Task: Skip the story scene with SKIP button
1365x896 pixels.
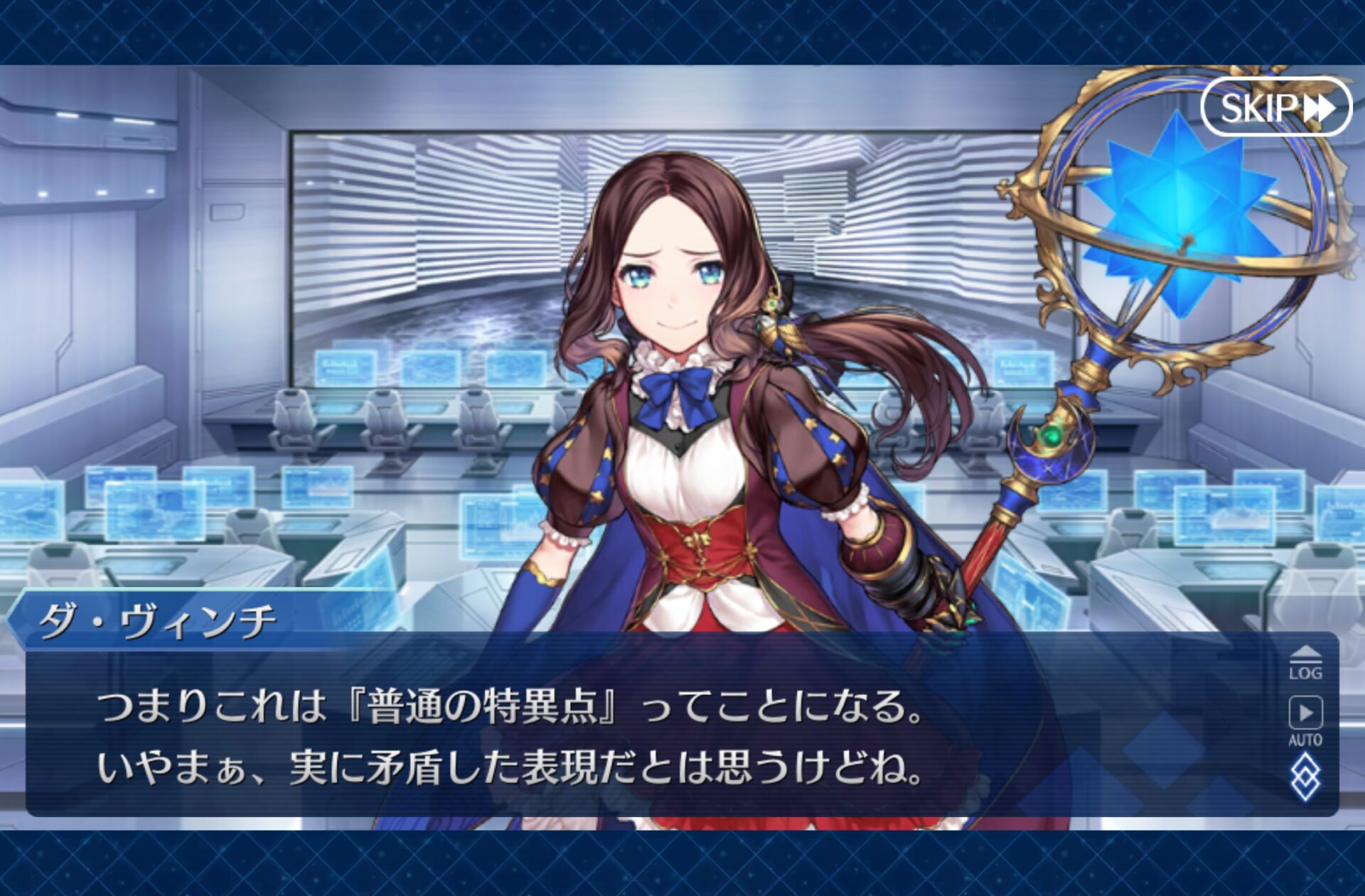Action: pos(1276,107)
